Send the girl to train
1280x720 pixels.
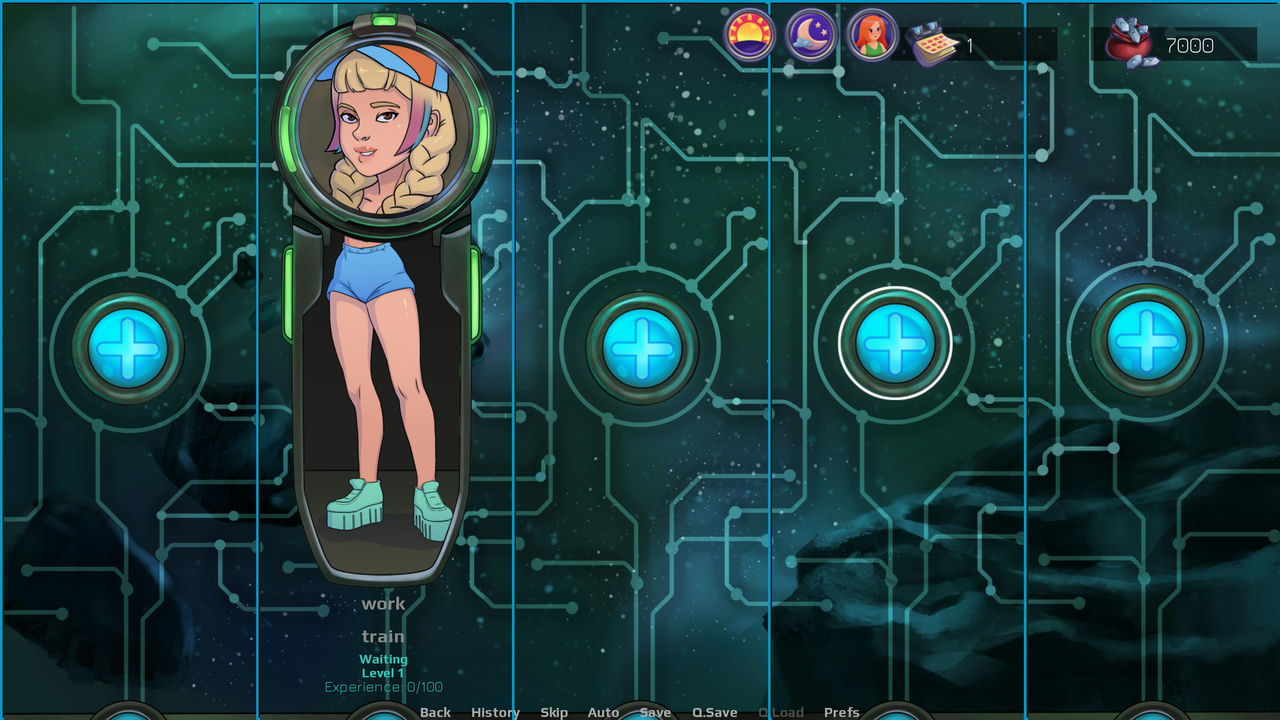tap(384, 636)
